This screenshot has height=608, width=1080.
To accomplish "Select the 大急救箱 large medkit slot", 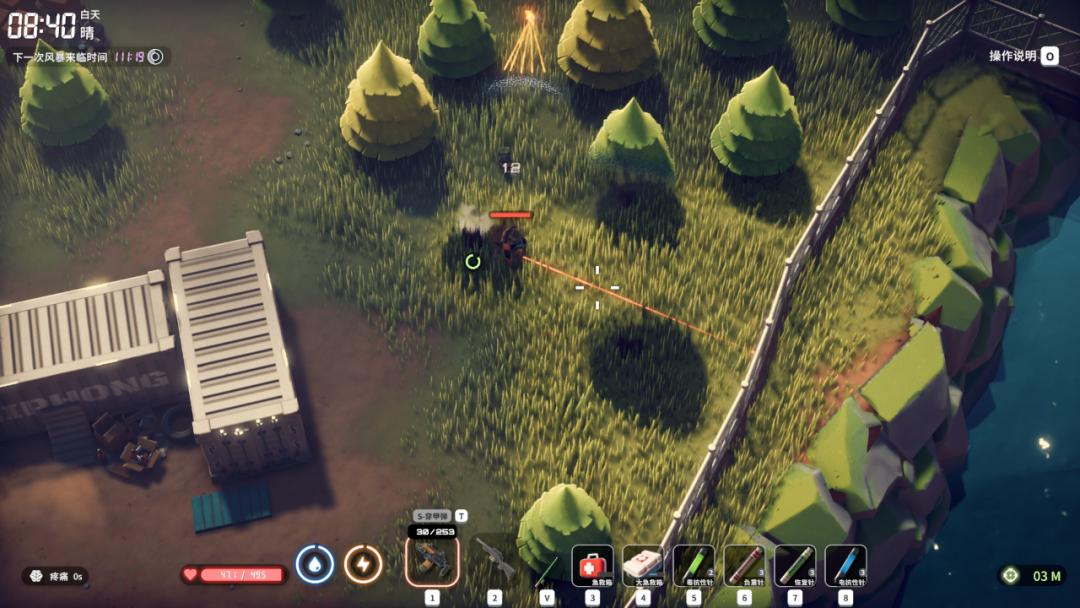I will (643, 565).
